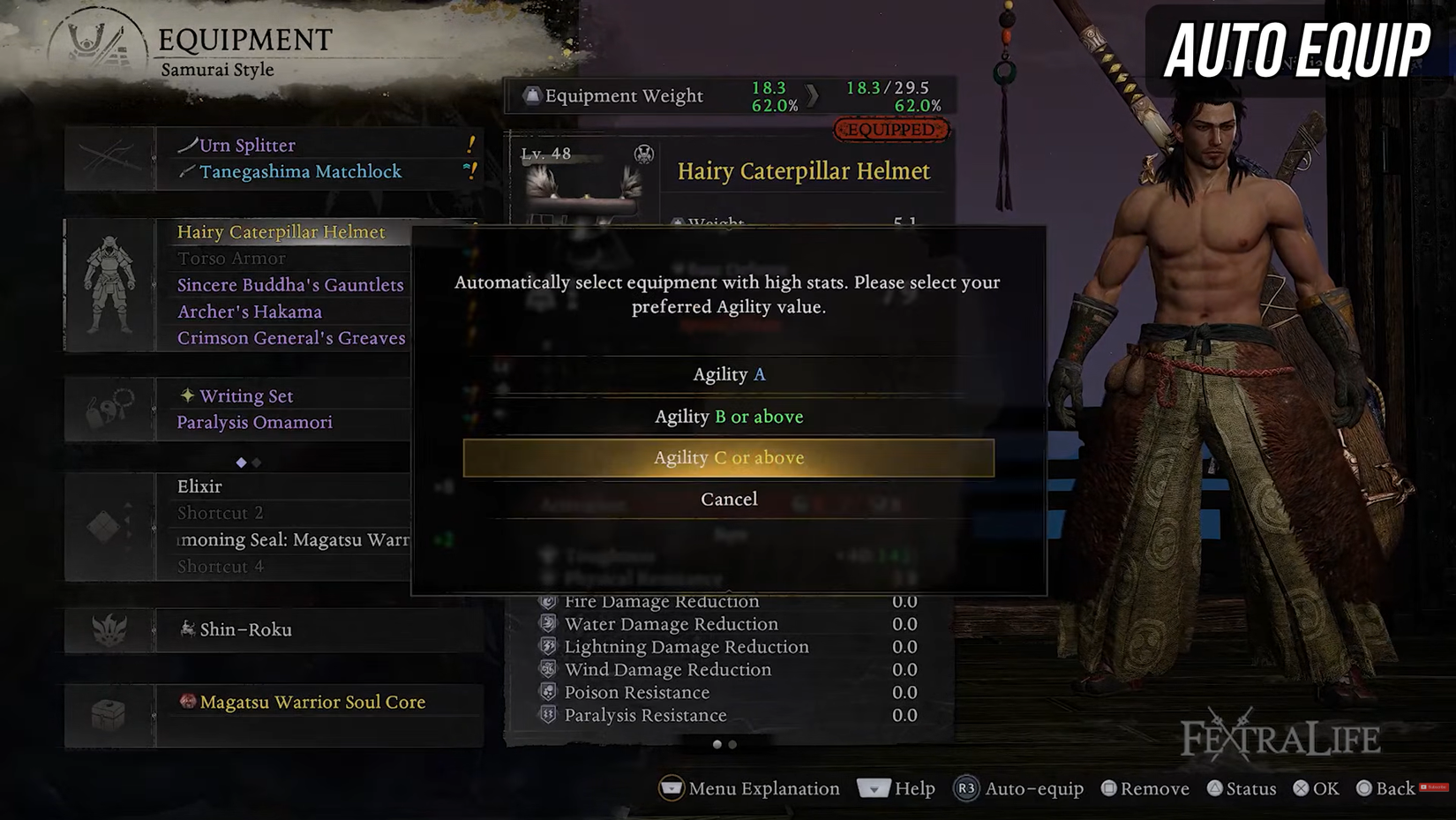Choose Agility B or above

[x=728, y=416]
